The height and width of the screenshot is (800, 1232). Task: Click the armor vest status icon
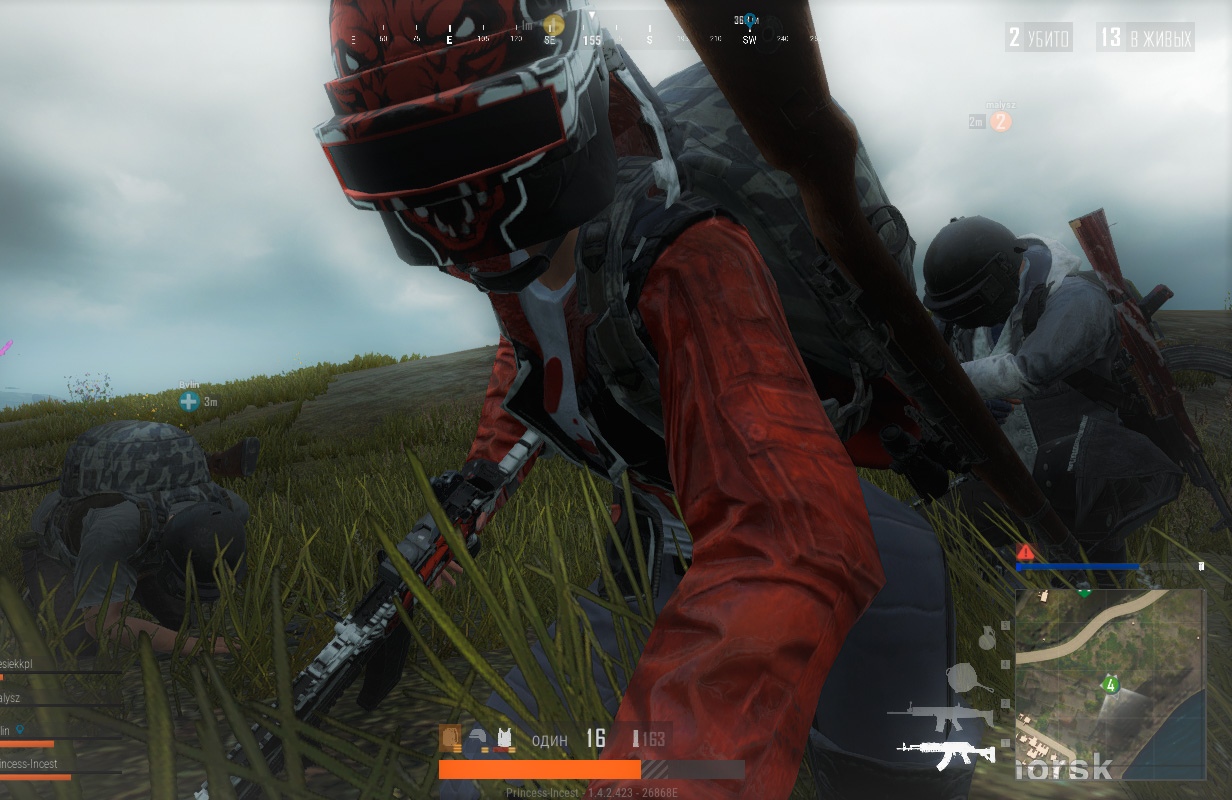(504, 739)
